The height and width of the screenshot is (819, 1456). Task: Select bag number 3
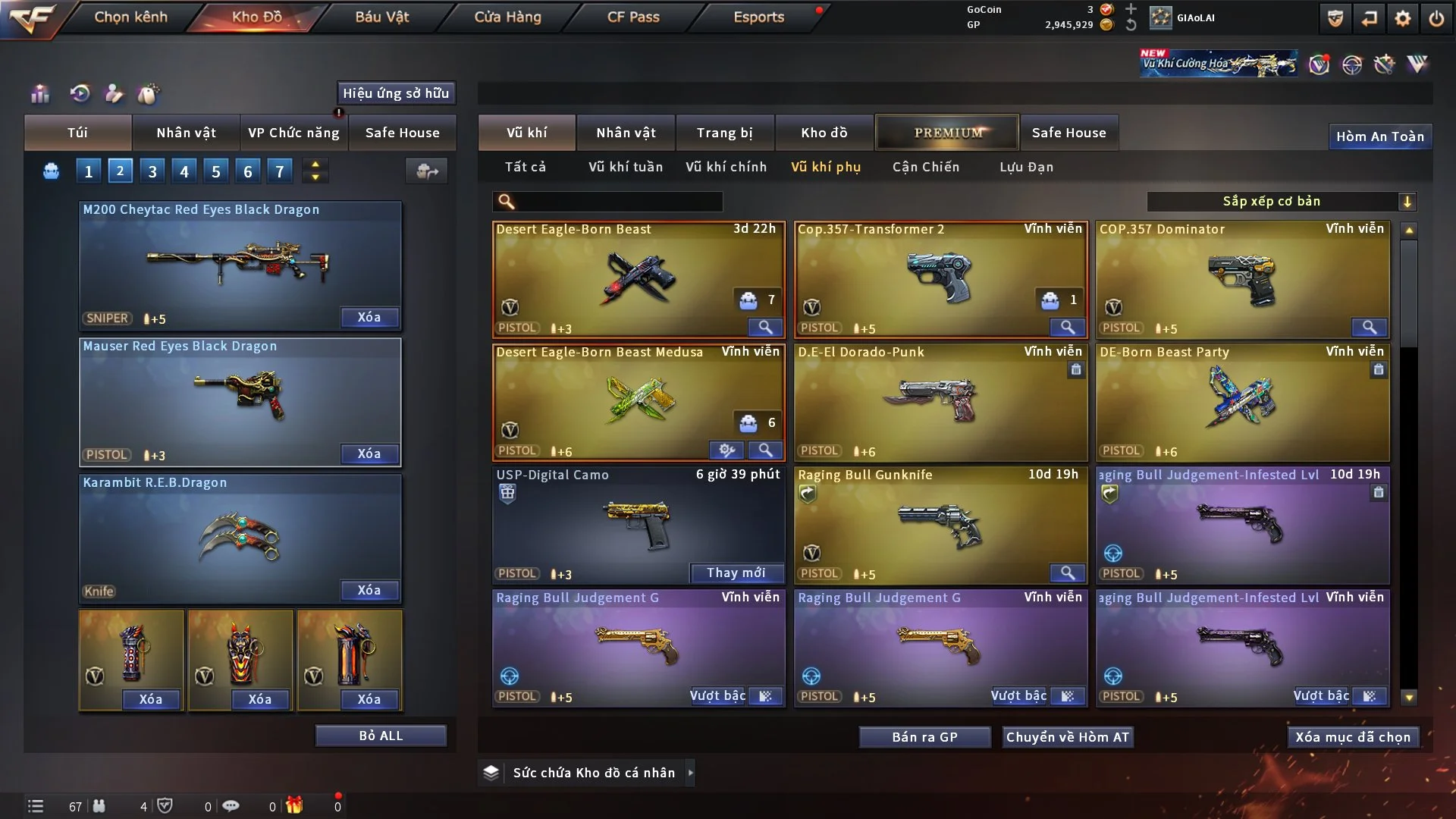(x=152, y=171)
